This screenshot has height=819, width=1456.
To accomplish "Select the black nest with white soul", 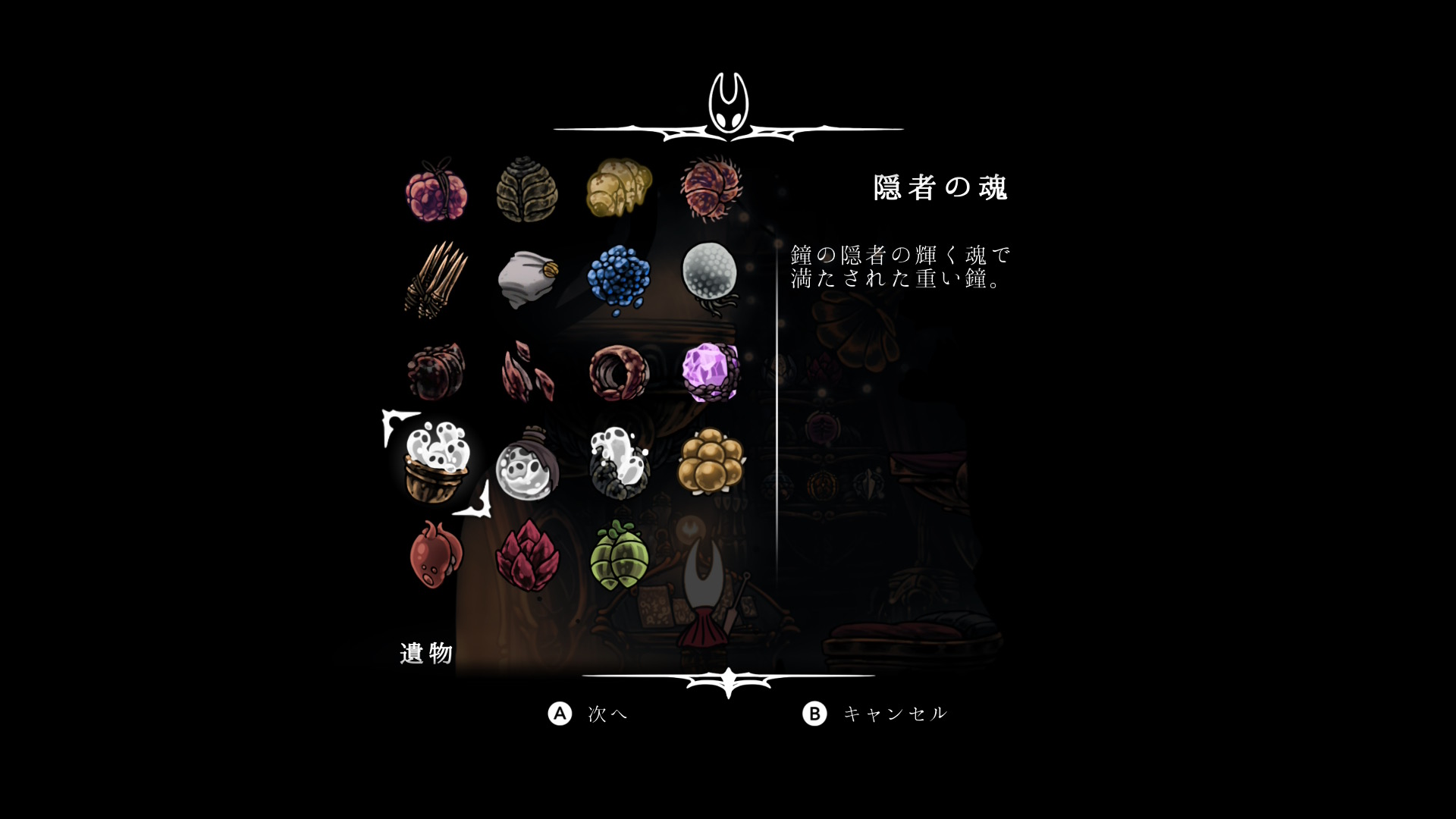I will pos(619,463).
